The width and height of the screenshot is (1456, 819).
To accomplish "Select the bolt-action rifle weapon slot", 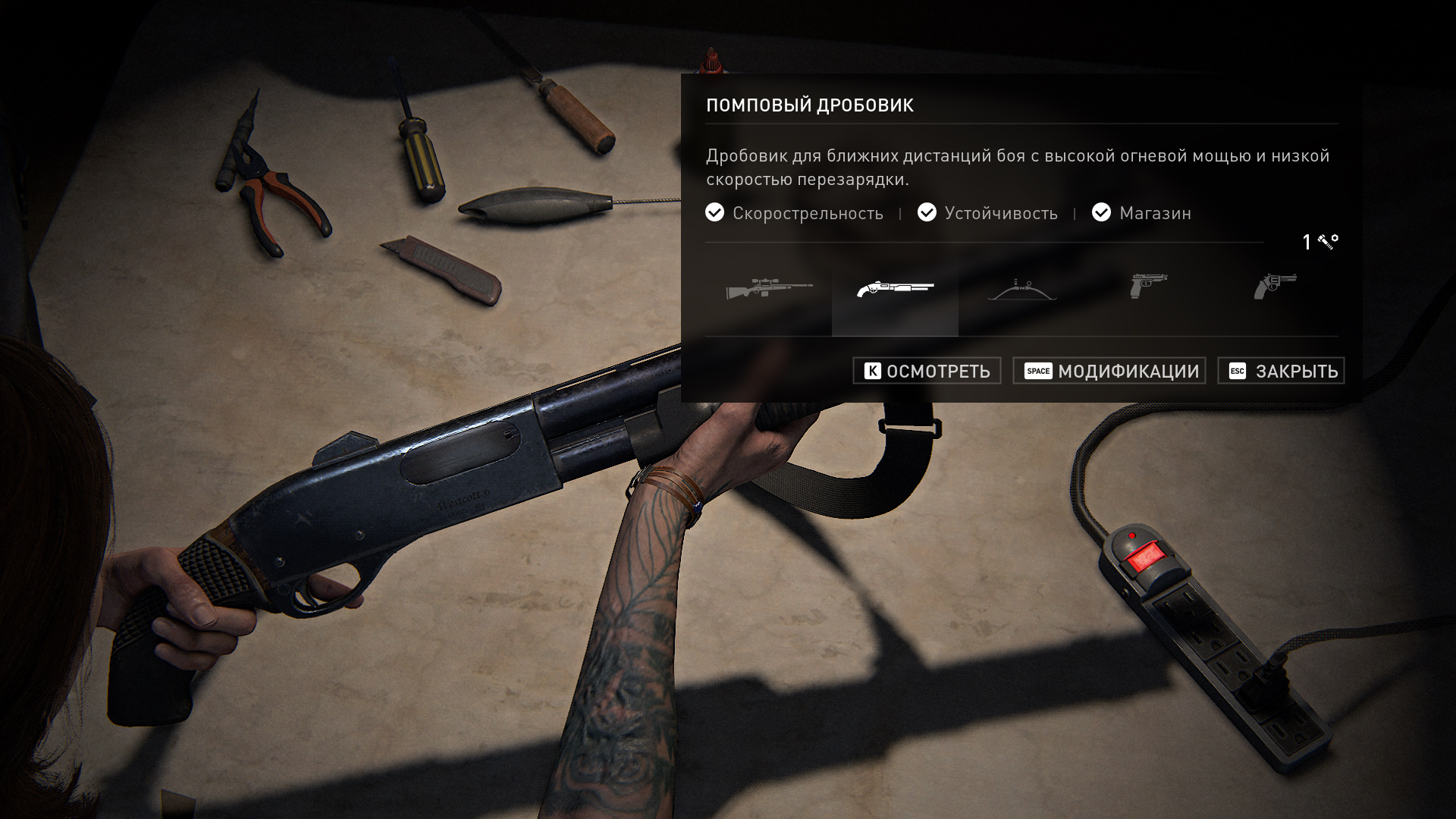I will click(x=768, y=289).
